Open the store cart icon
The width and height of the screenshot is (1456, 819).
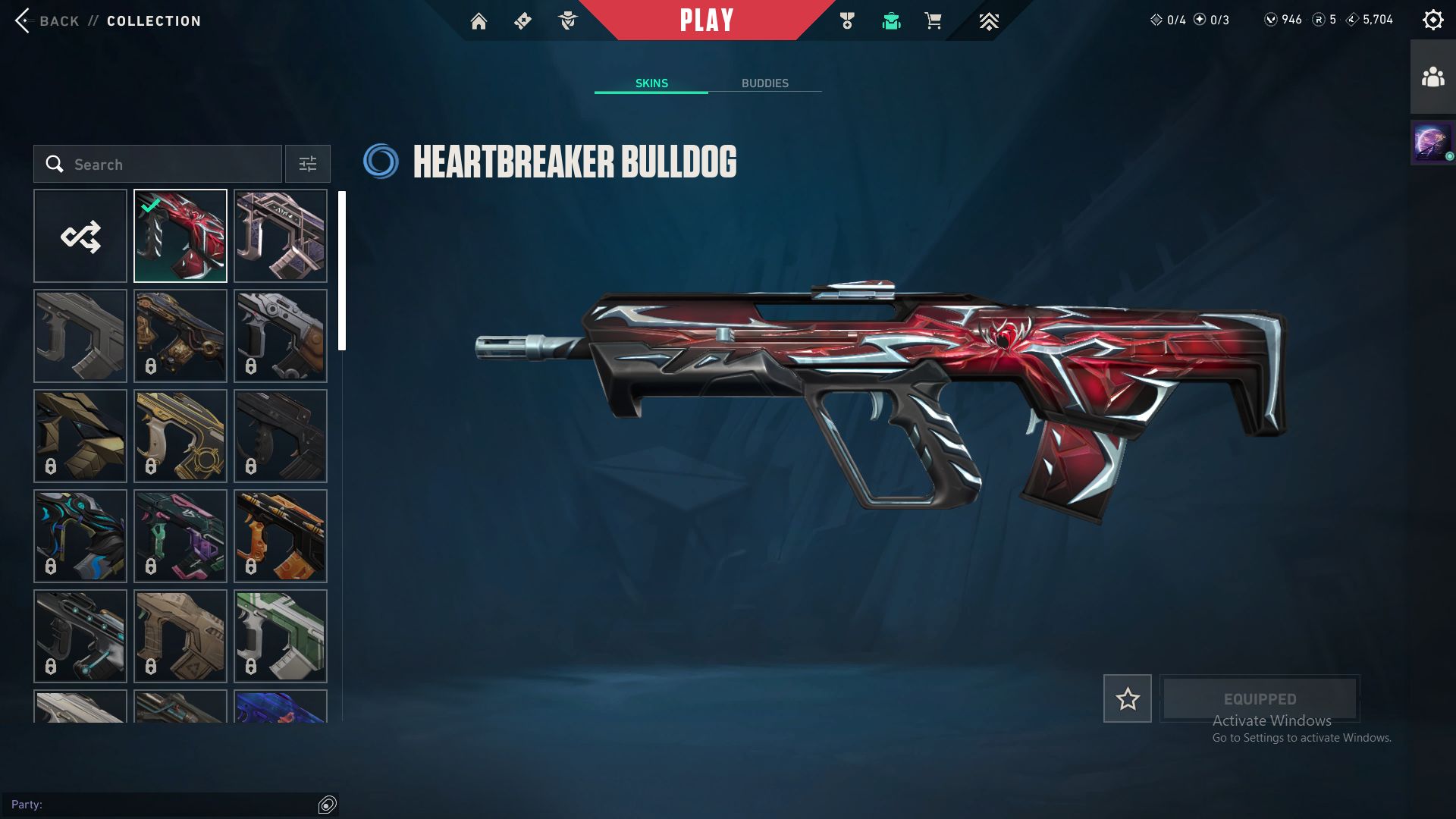pyautogui.click(x=933, y=21)
